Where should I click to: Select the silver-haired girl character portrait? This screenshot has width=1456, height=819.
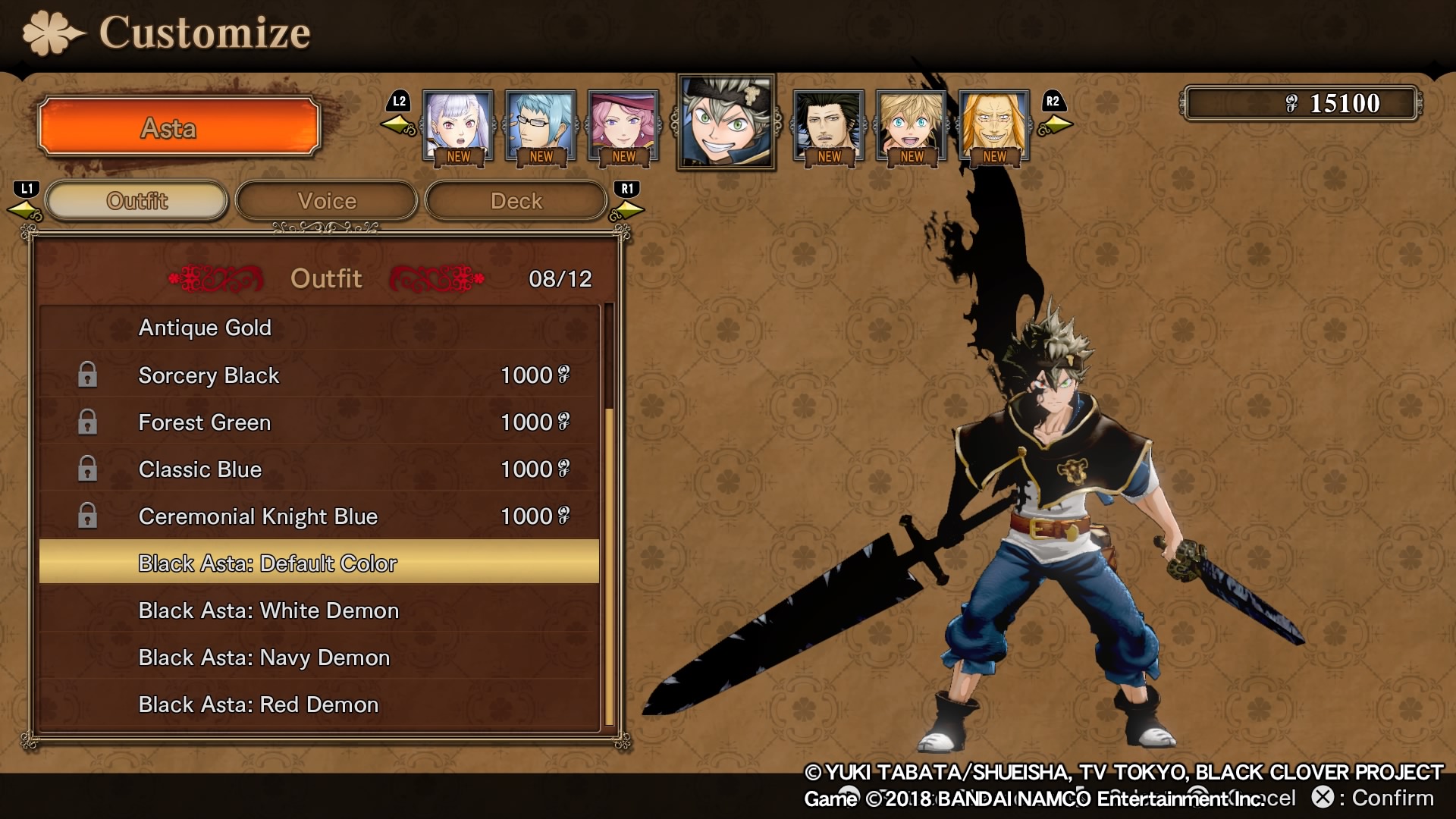click(458, 125)
